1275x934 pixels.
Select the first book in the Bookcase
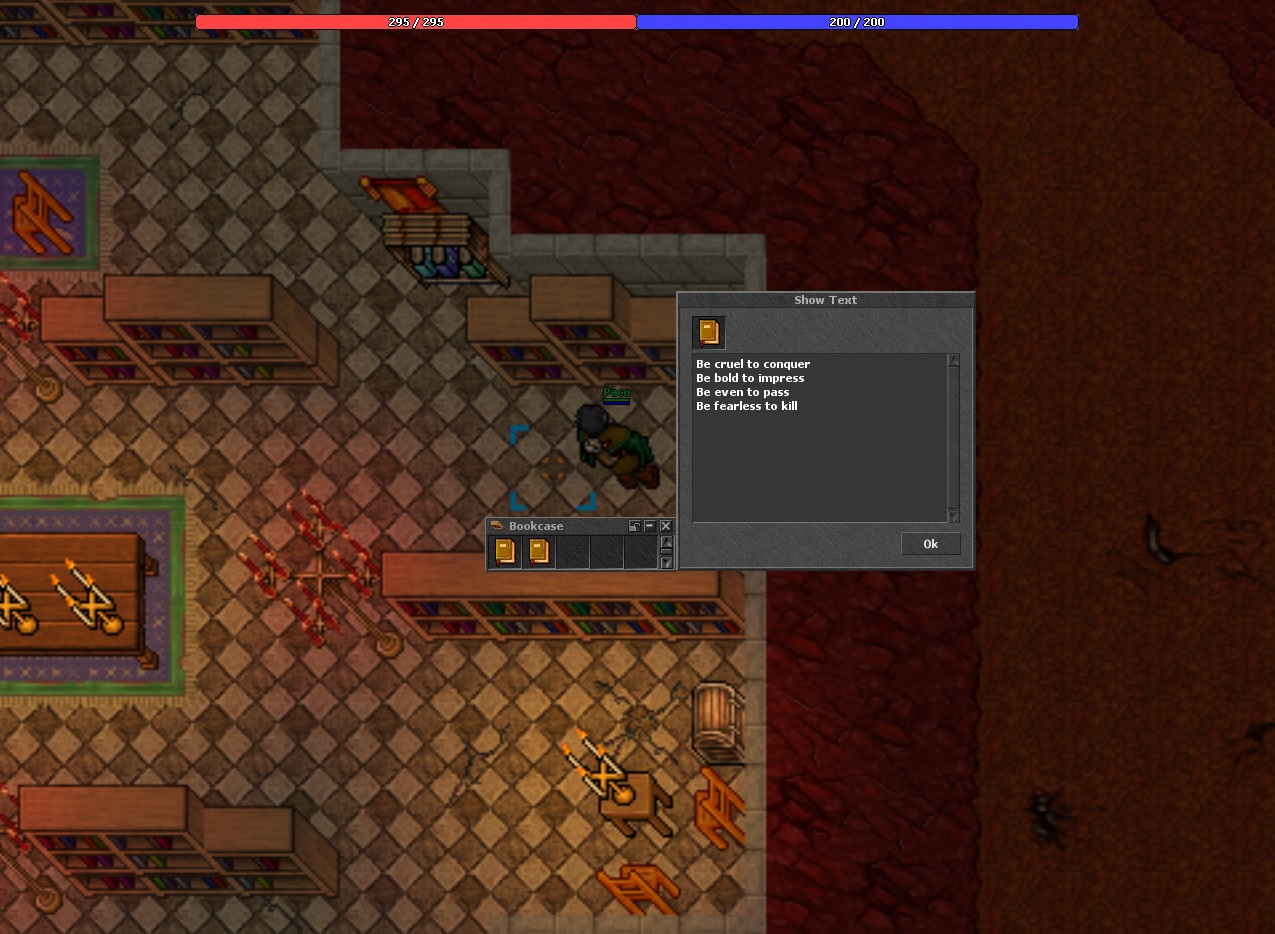point(505,551)
